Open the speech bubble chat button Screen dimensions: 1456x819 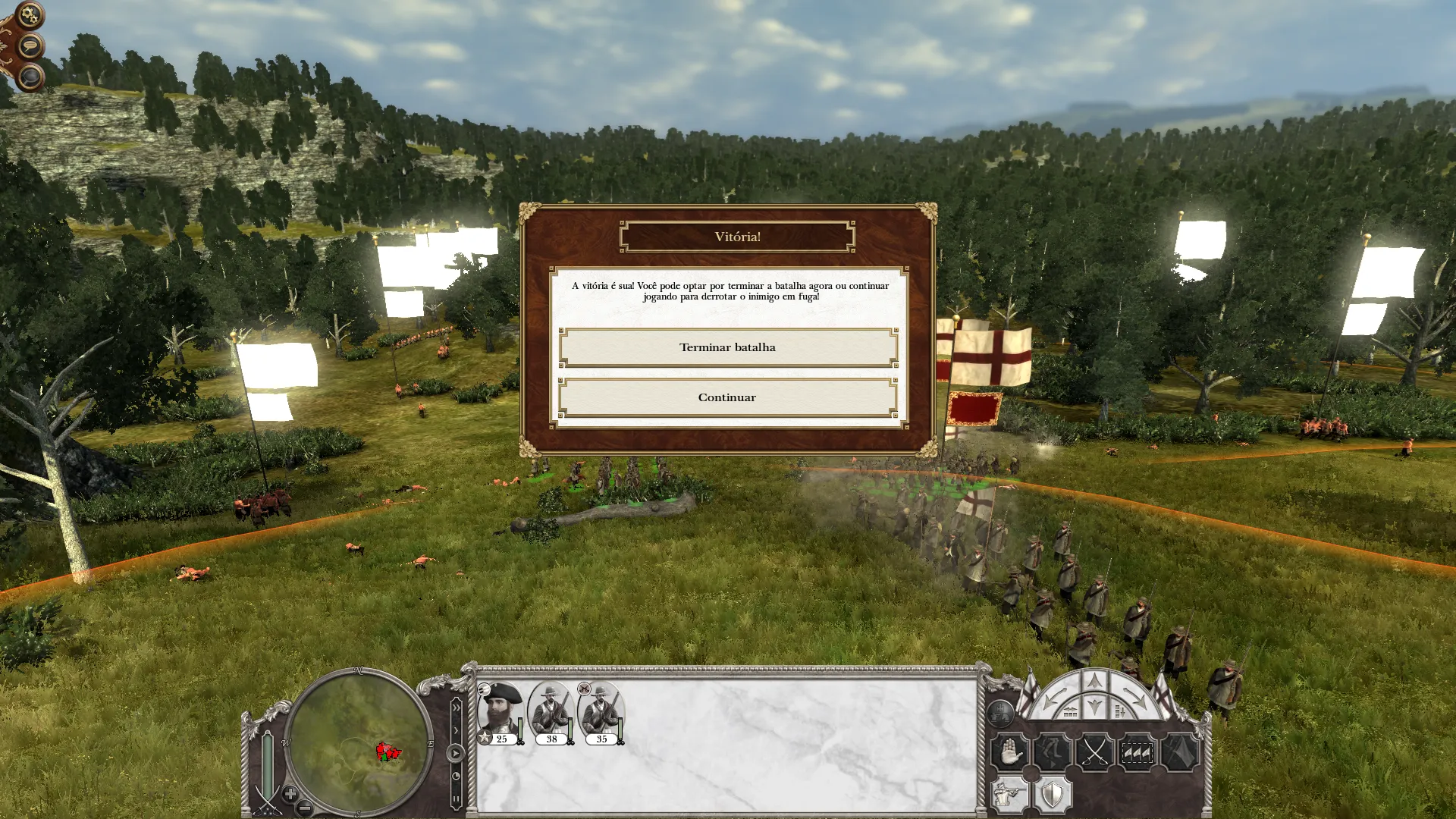(30, 47)
